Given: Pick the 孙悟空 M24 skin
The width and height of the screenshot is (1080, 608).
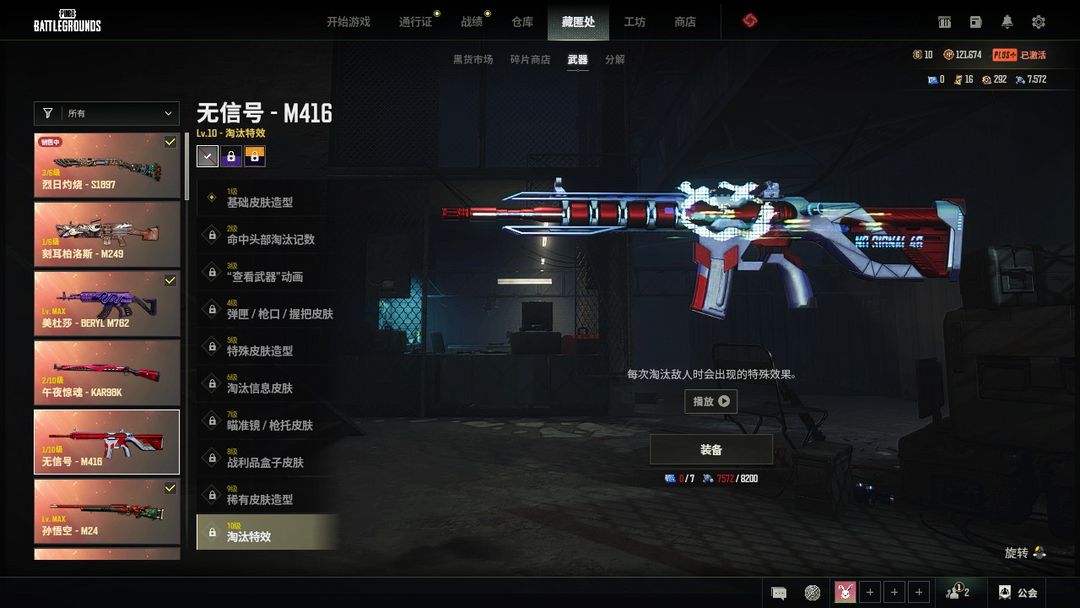Looking at the screenshot, I should click(107, 511).
